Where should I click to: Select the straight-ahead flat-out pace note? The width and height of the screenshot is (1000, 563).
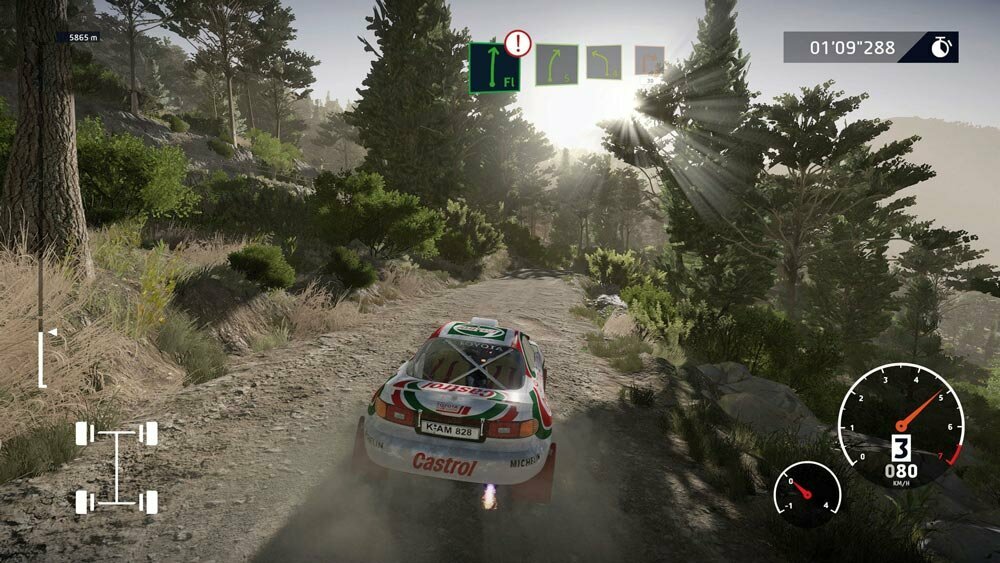click(494, 67)
